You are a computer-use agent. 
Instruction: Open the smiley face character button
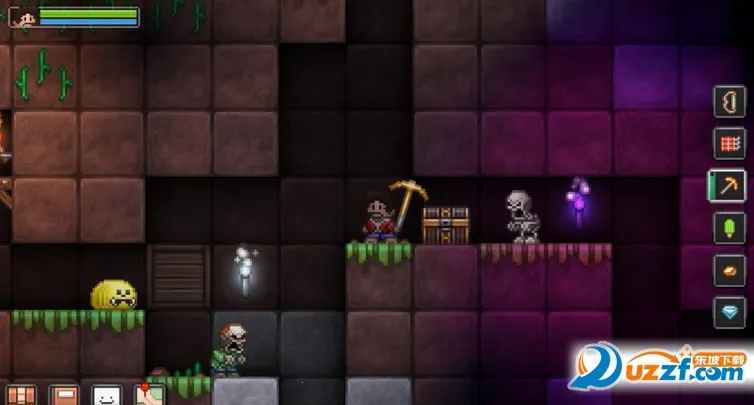(106, 395)
